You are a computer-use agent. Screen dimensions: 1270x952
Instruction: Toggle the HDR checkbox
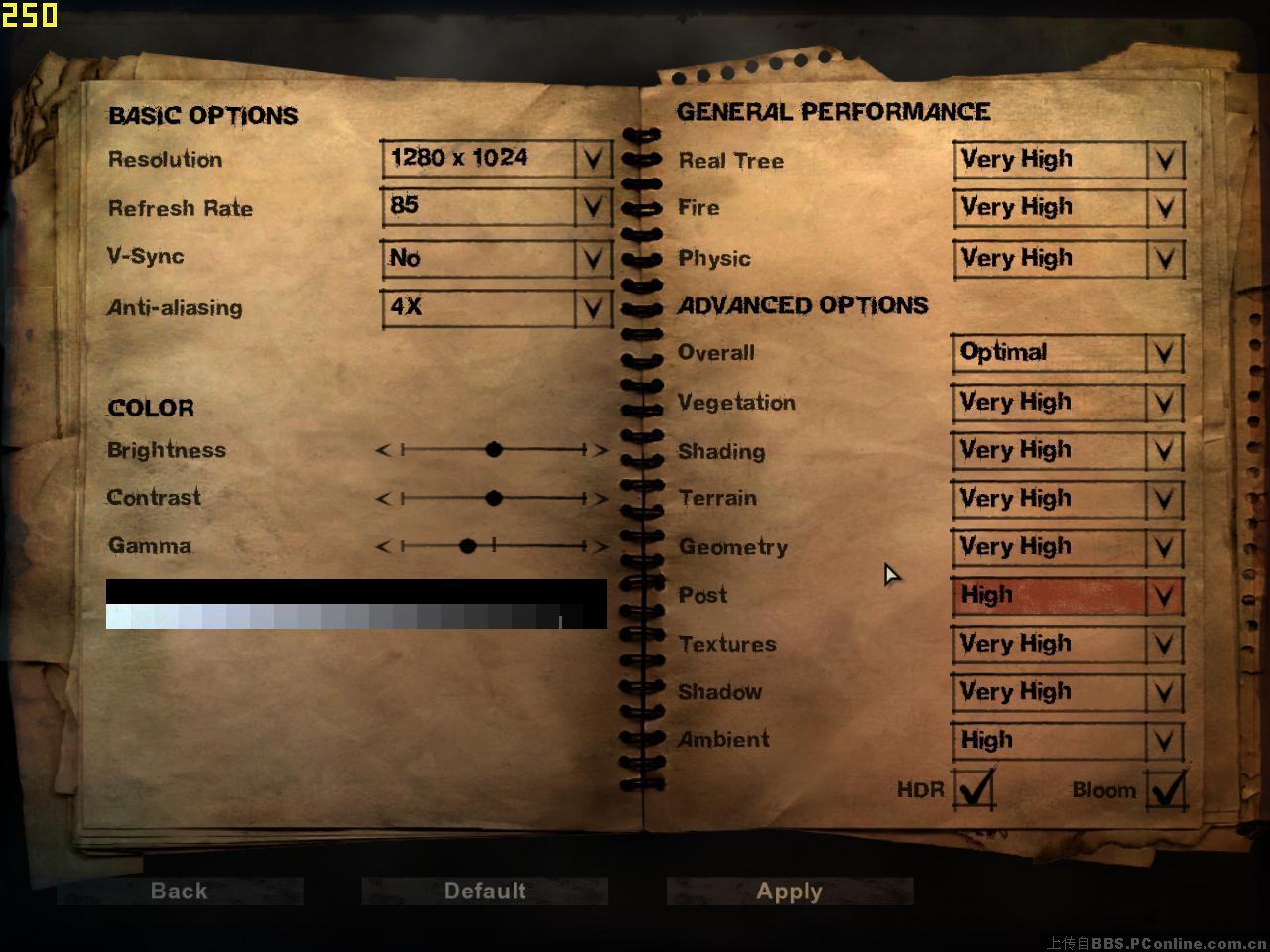coord(973,789)
